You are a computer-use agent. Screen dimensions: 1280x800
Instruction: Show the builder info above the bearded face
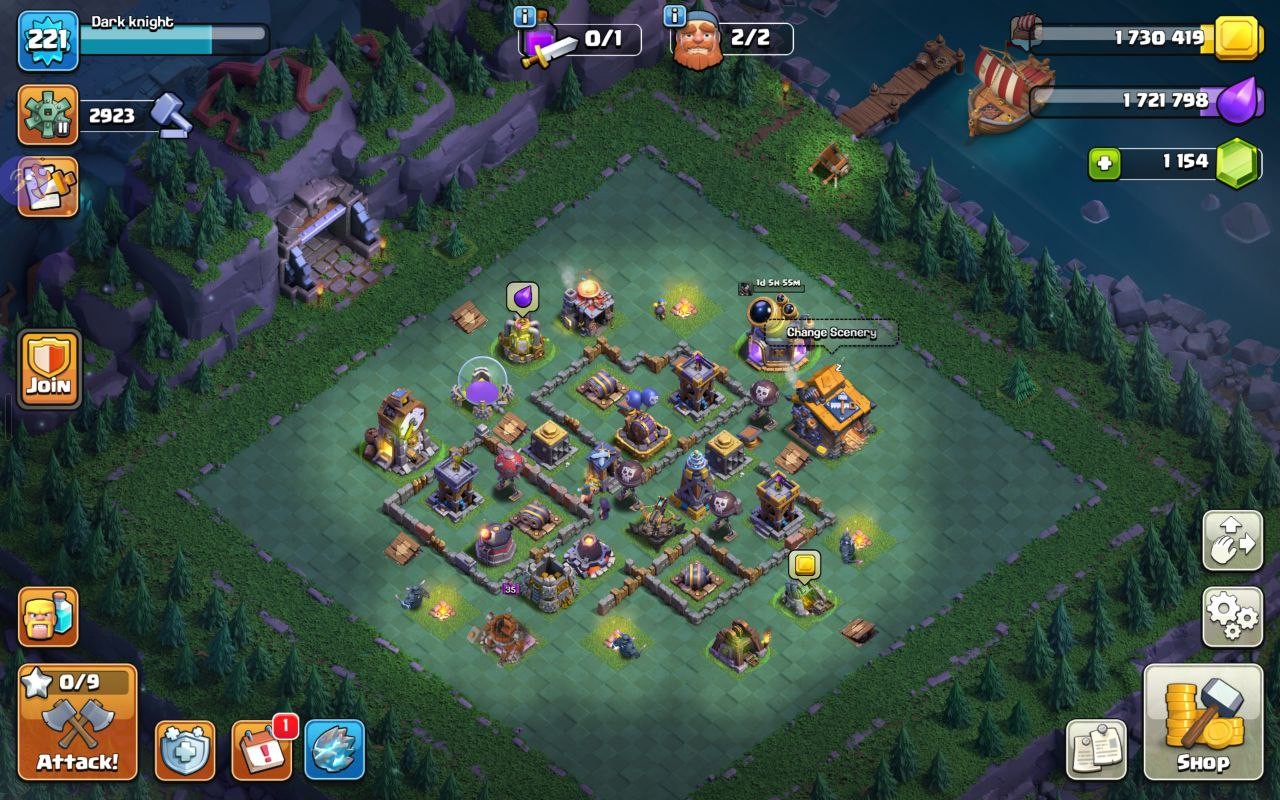pos(674,17)
